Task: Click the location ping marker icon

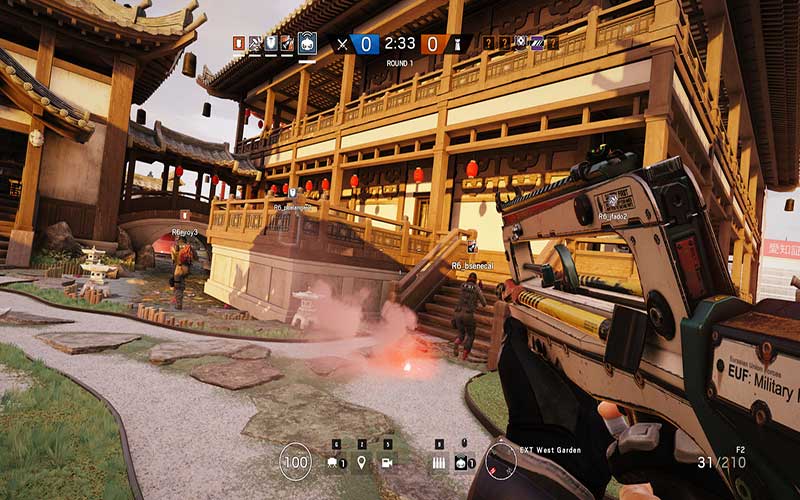Action: click(x=361, y=462)
